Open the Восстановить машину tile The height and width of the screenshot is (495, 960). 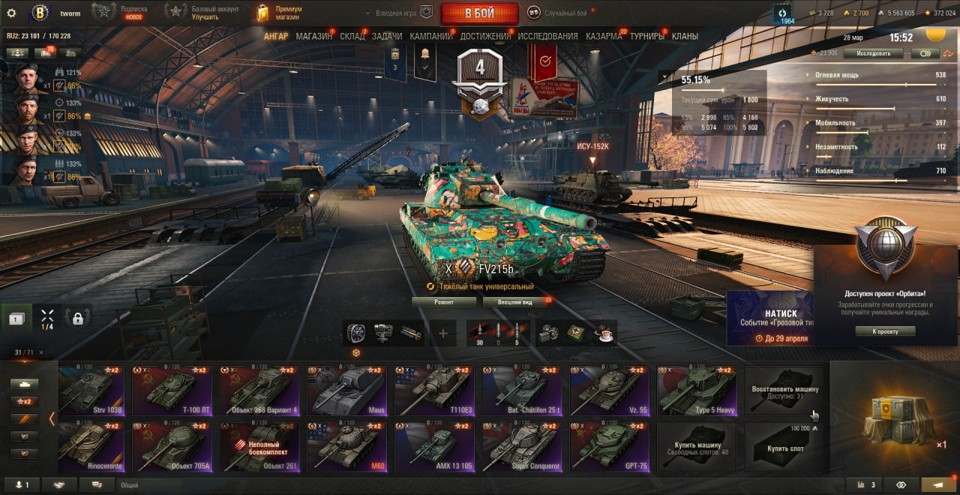click(x=785, y=391)
